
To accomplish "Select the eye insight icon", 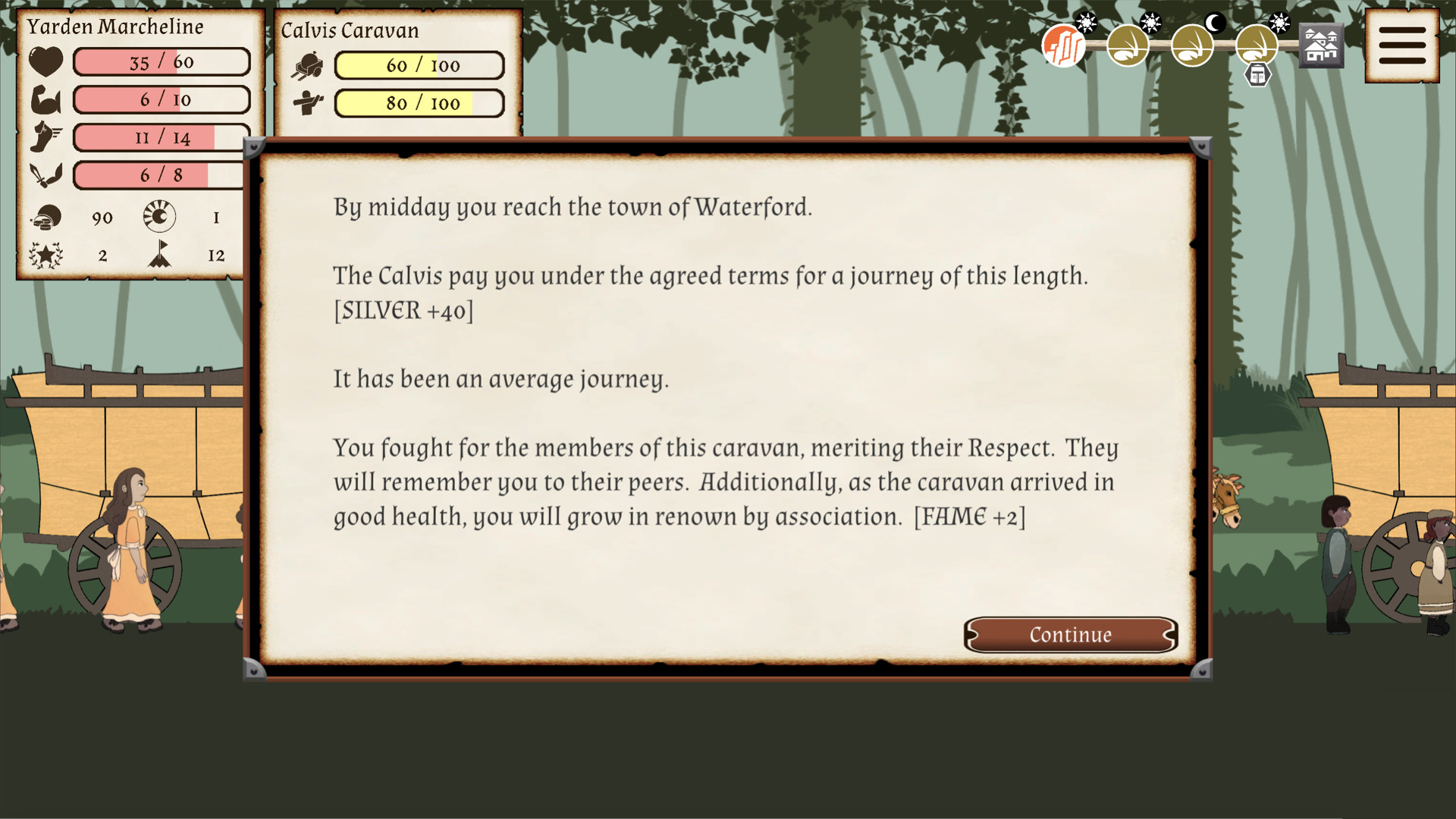I will (161, 217).
